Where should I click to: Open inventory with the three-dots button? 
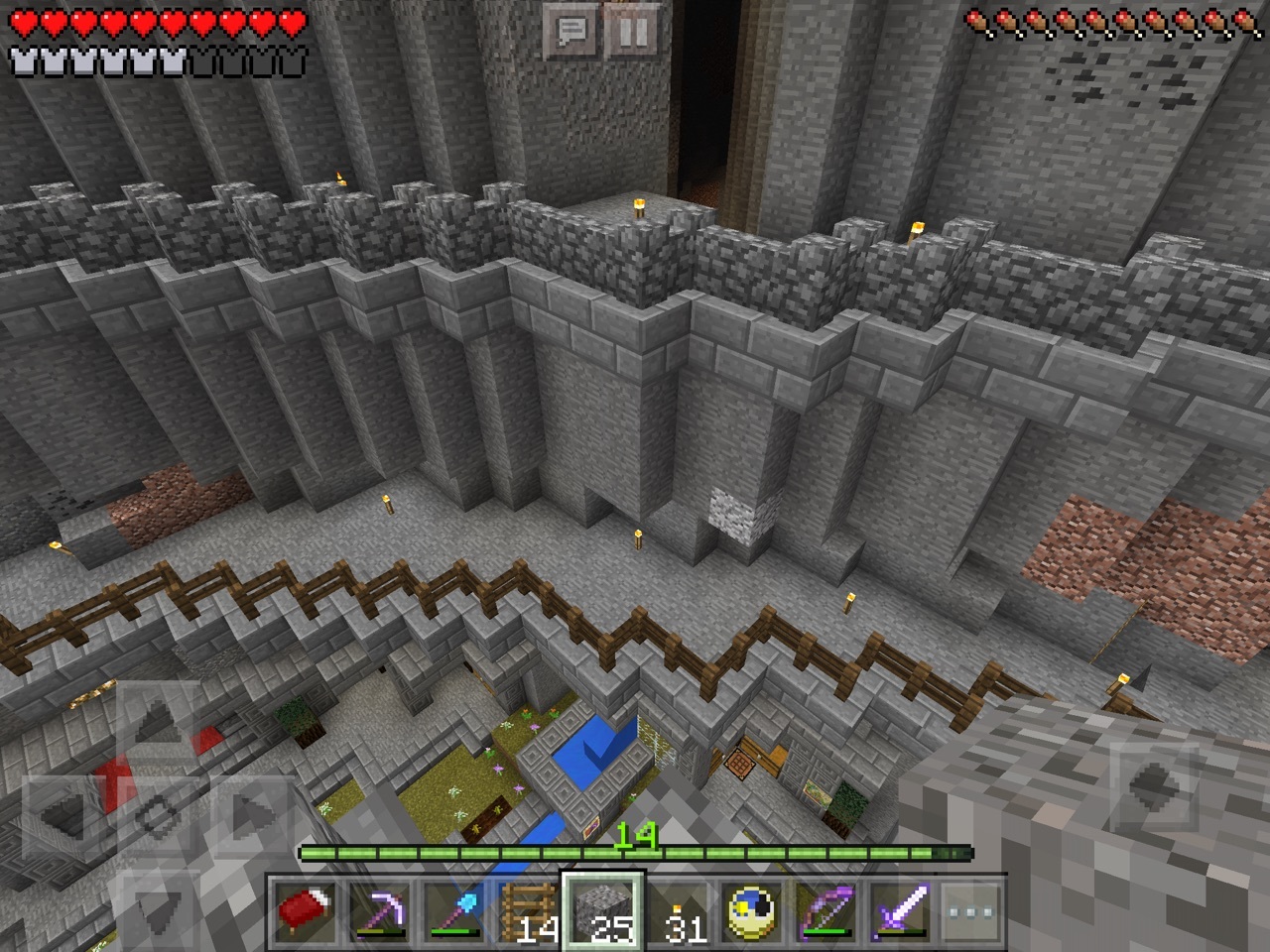[964, 909]
